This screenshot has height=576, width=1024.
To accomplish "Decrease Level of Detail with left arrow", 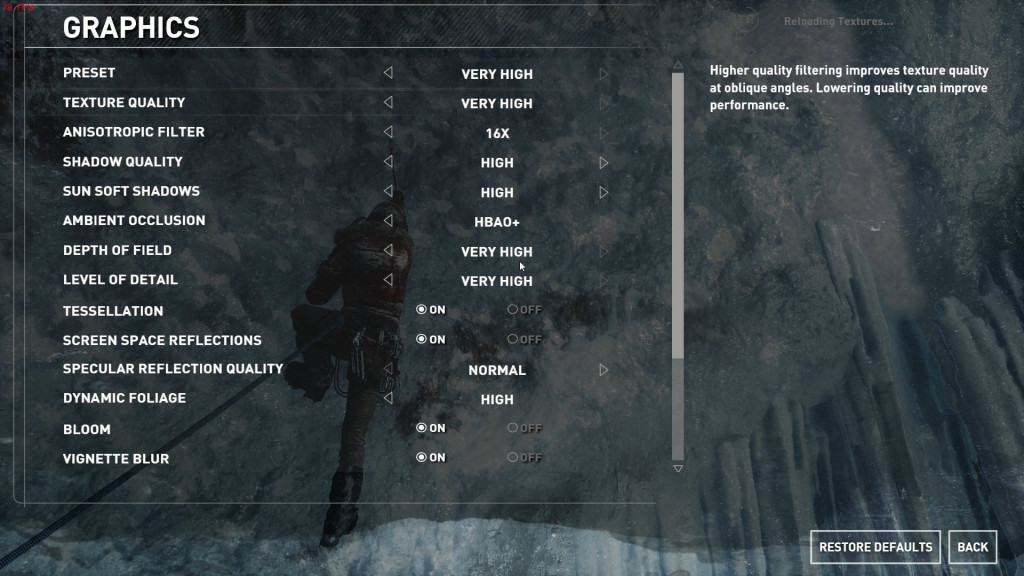I will point(388,280).
